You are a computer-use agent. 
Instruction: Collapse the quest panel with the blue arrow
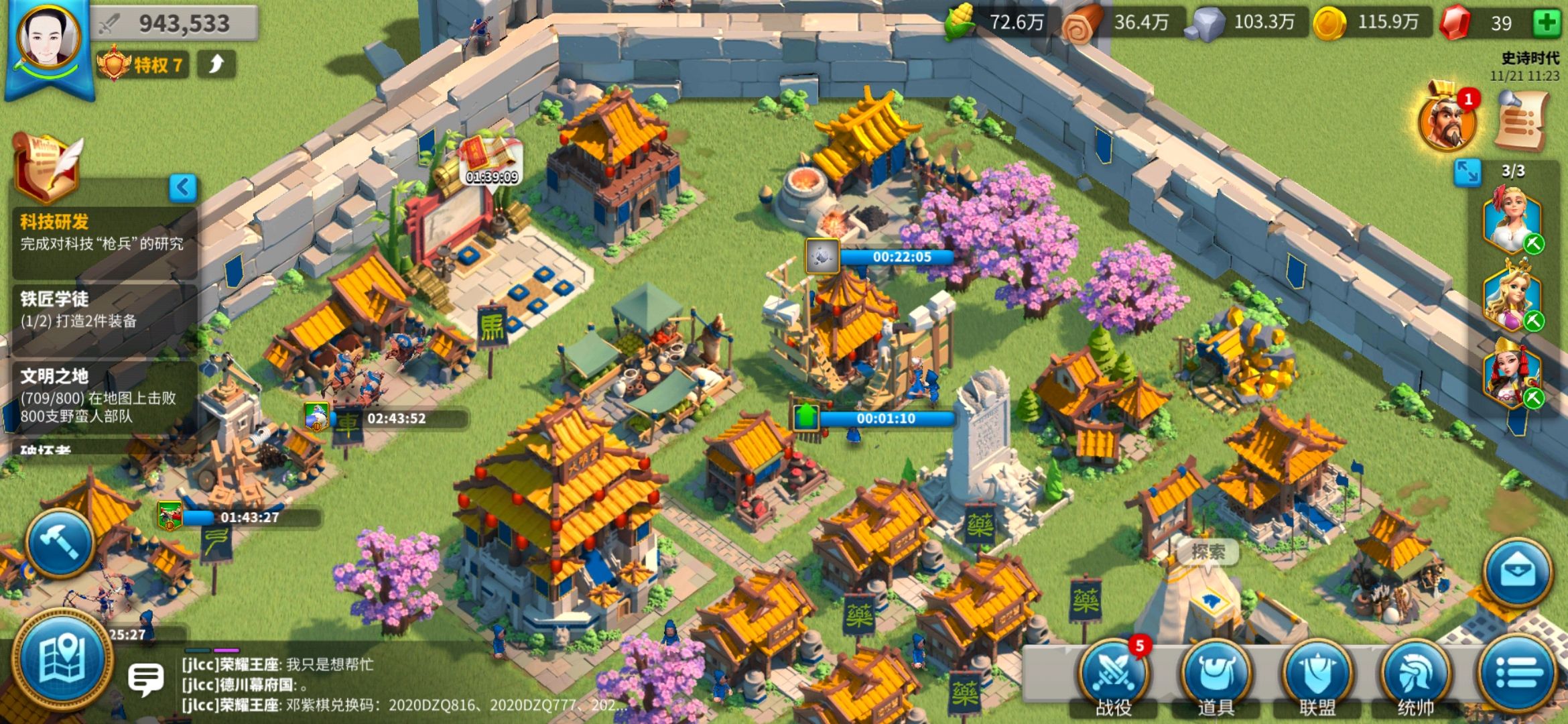tap(182, 188)
